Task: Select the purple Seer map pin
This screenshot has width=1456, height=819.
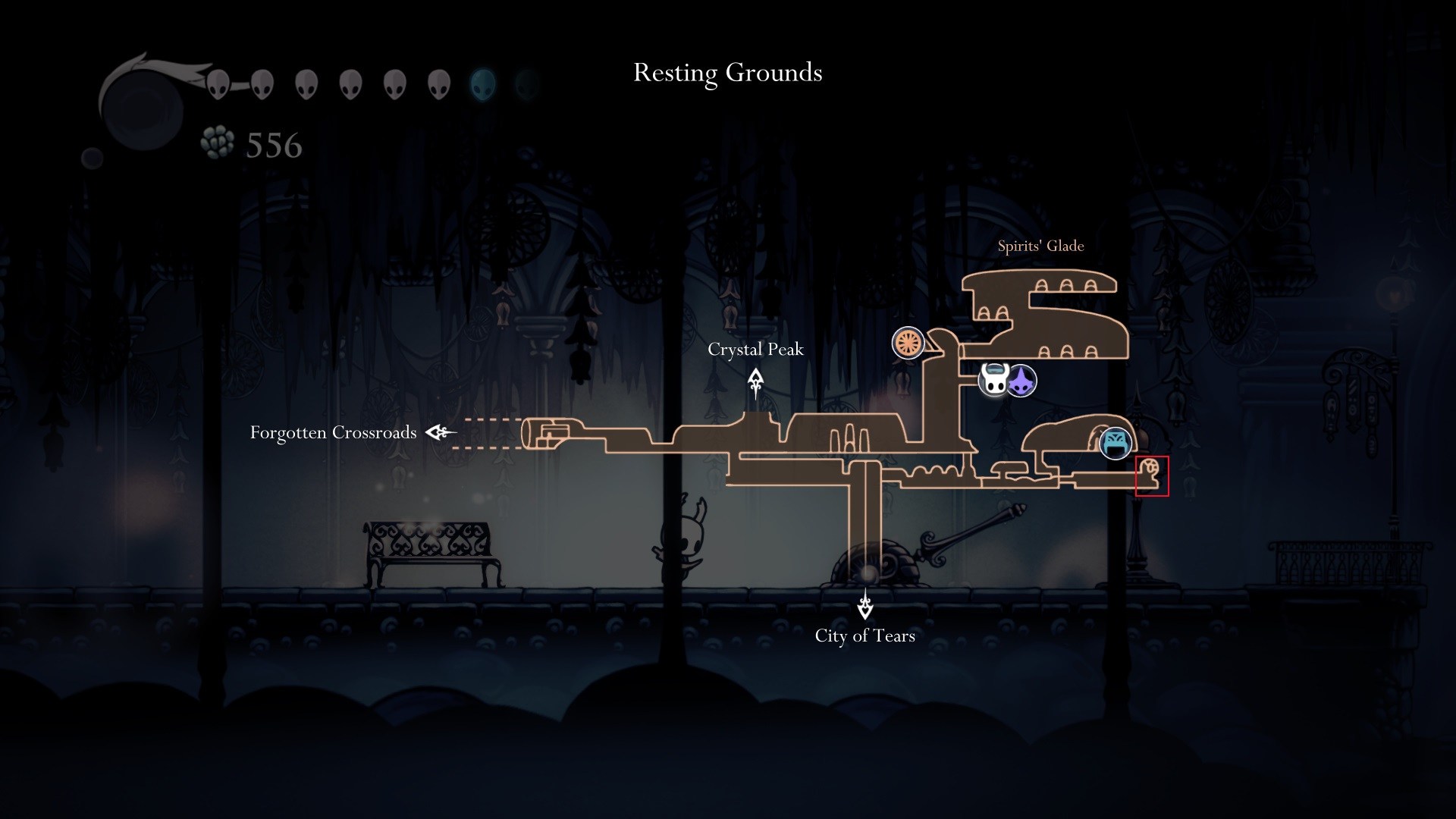Action: pos(1022,381)
